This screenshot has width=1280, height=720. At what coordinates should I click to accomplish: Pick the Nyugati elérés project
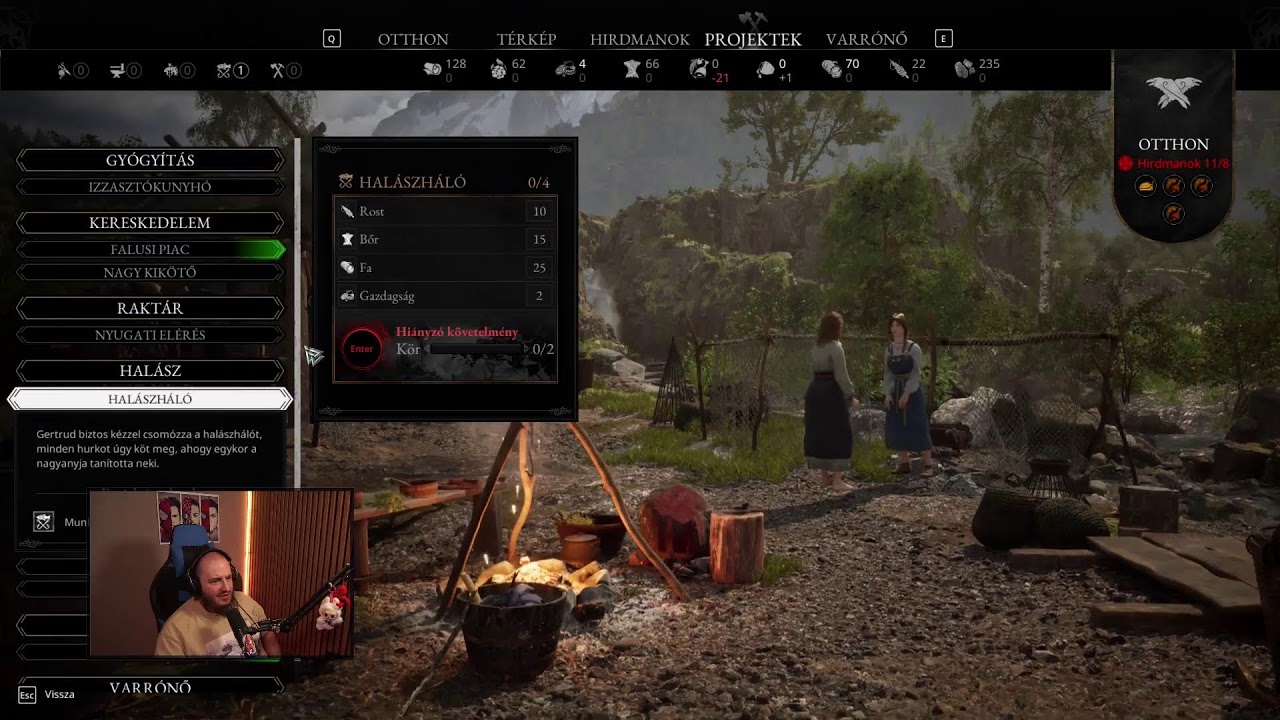150,335
